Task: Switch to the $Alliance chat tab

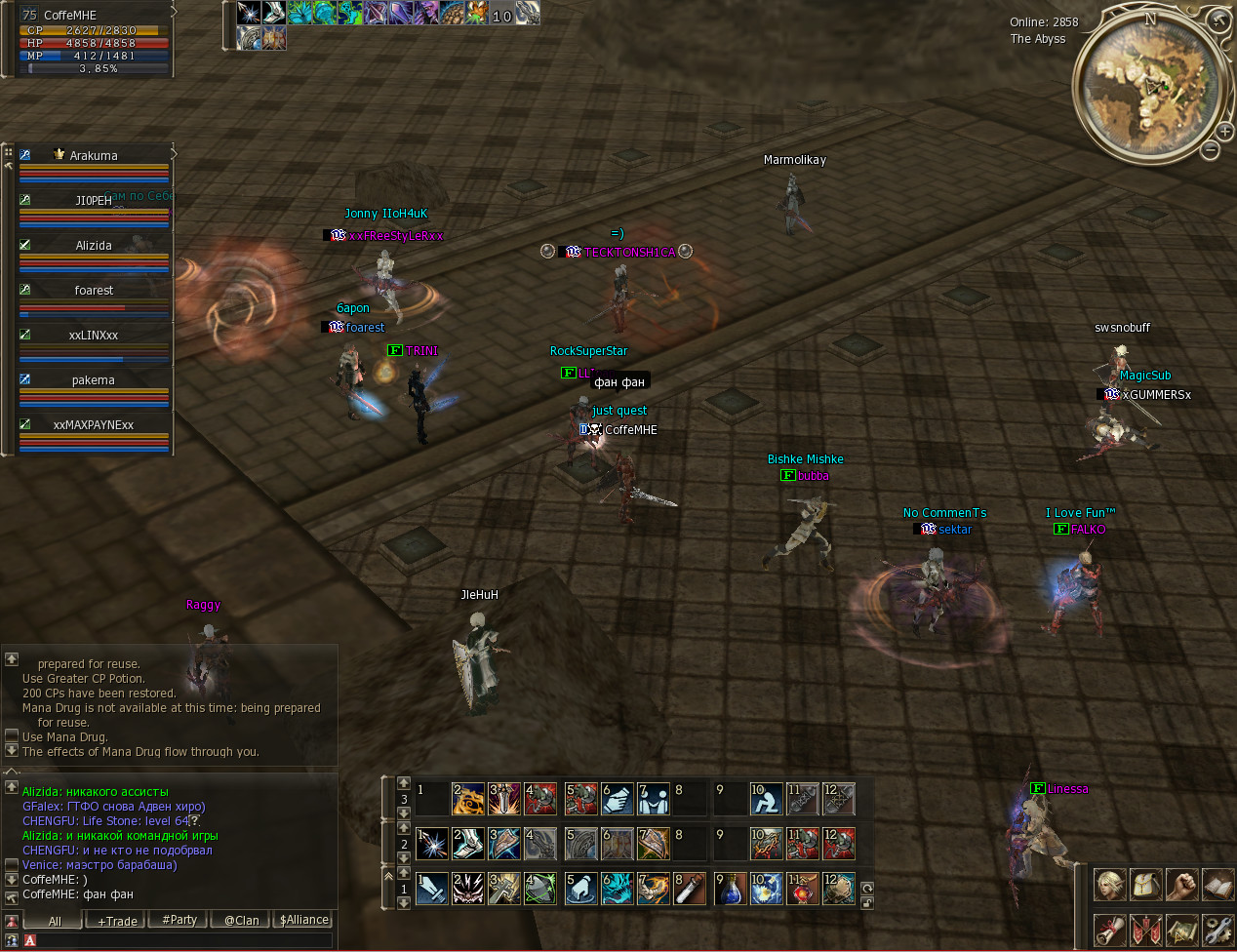Action: pyautogui.click(x=304, y=920)
